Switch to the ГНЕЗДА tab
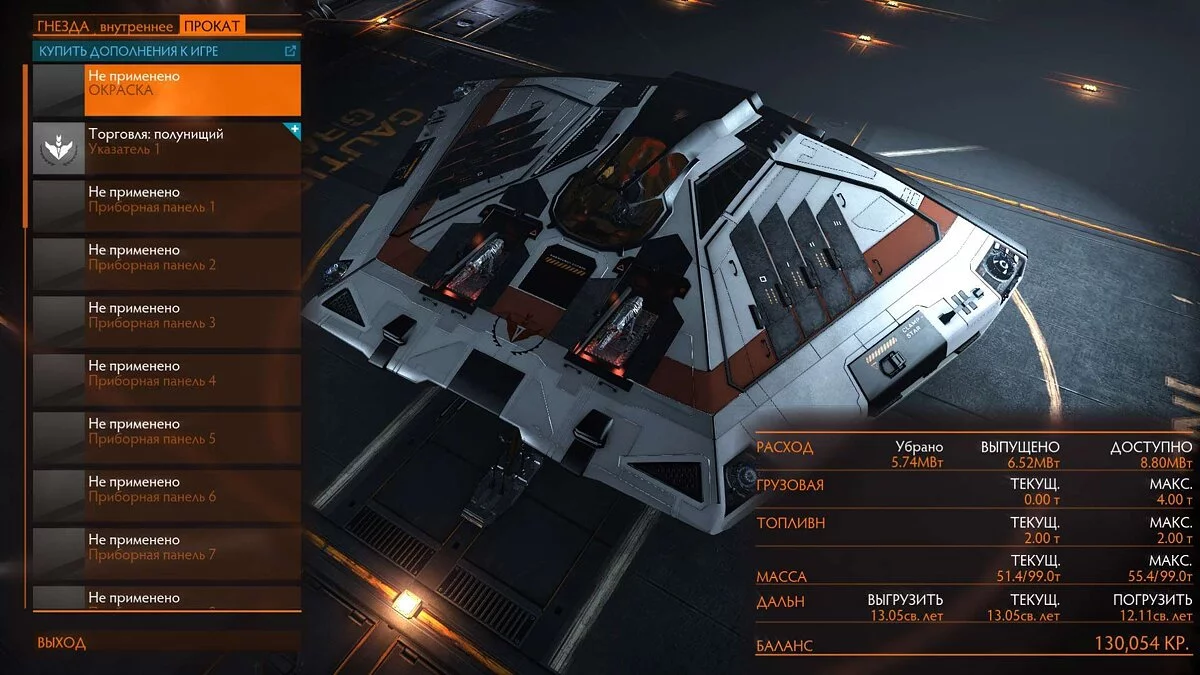 coord(63,26)
